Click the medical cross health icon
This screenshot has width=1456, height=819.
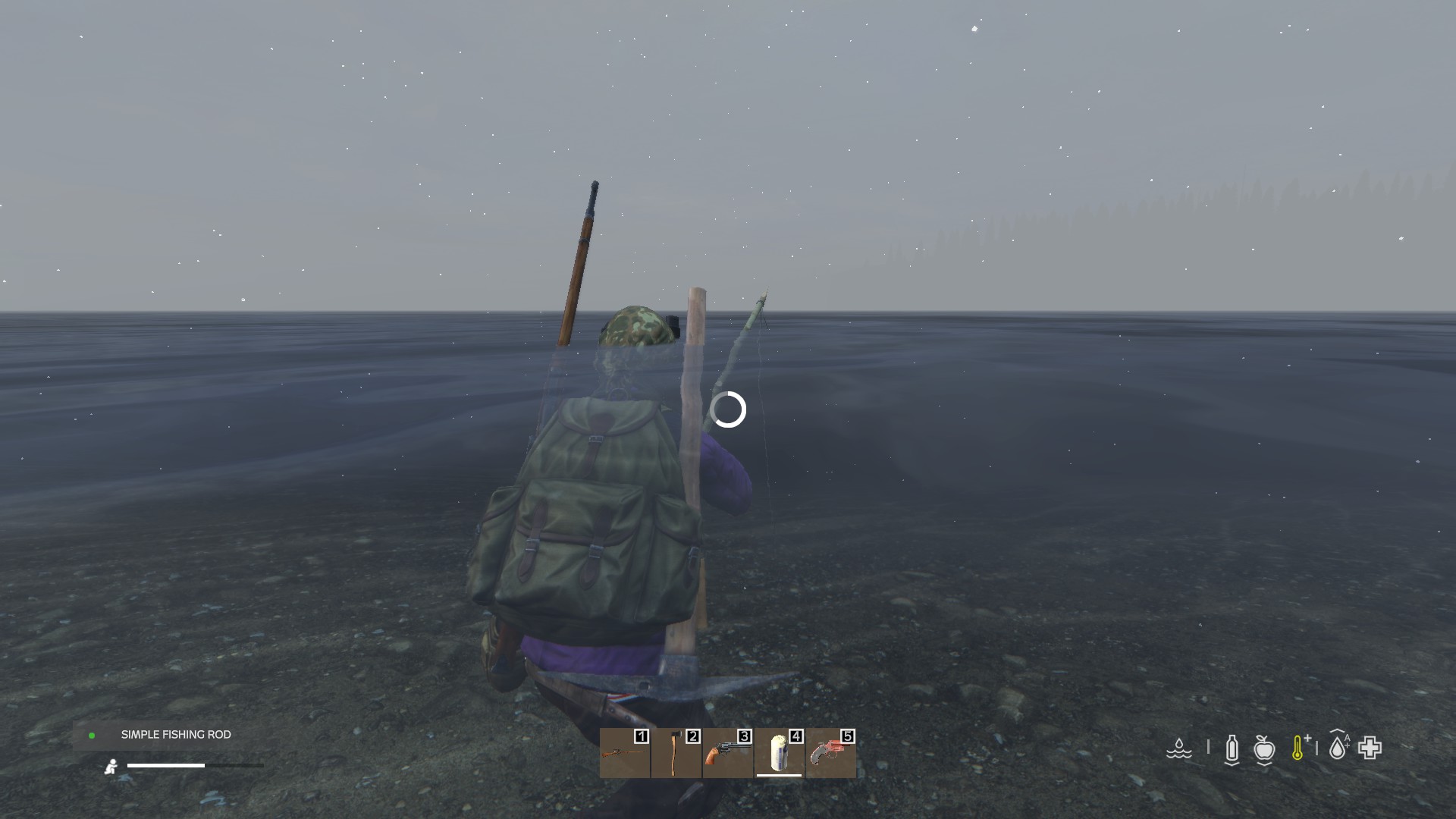(1370, 747)
